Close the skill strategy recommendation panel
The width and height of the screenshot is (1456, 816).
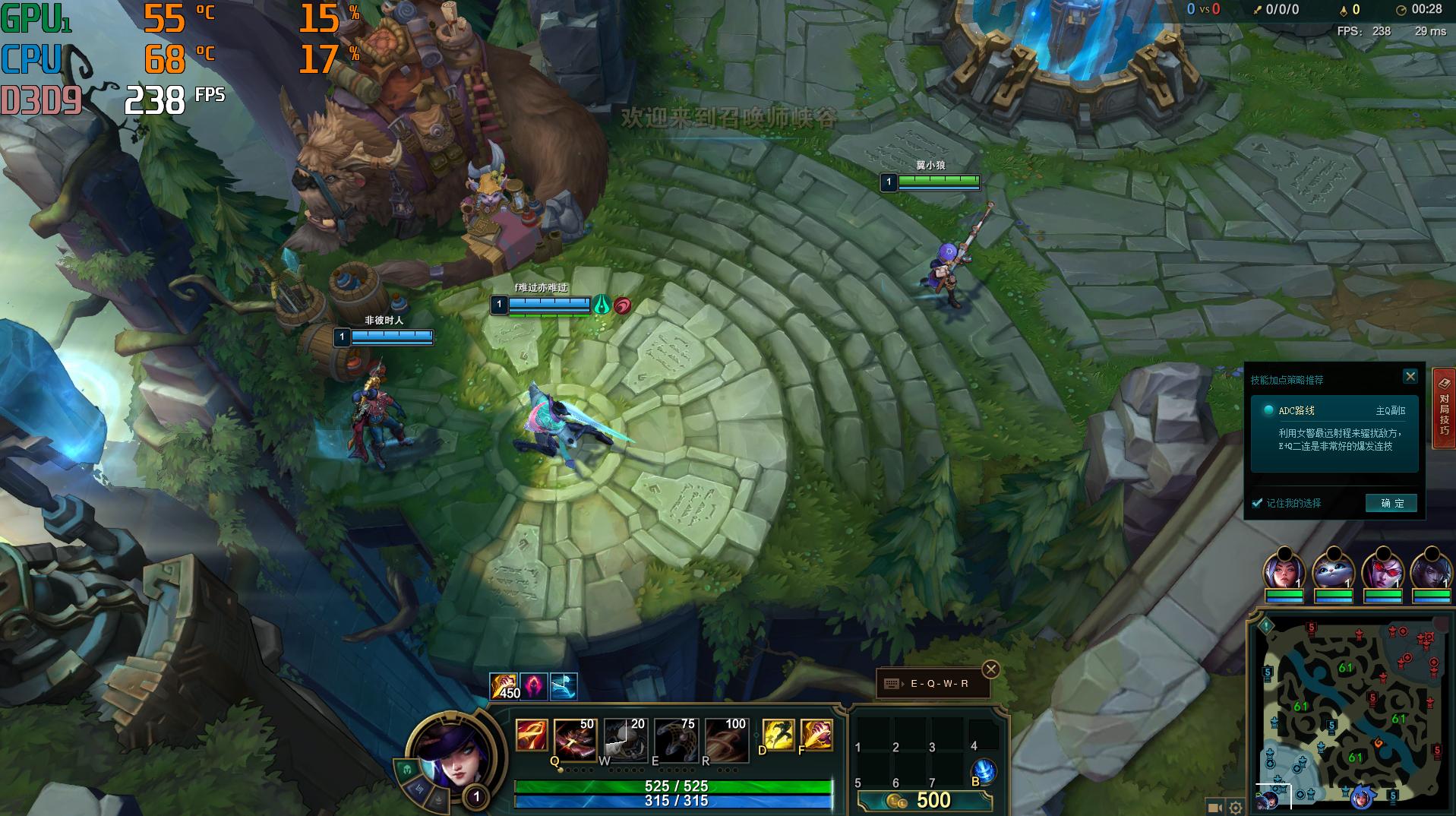(x=1410, y=376)
